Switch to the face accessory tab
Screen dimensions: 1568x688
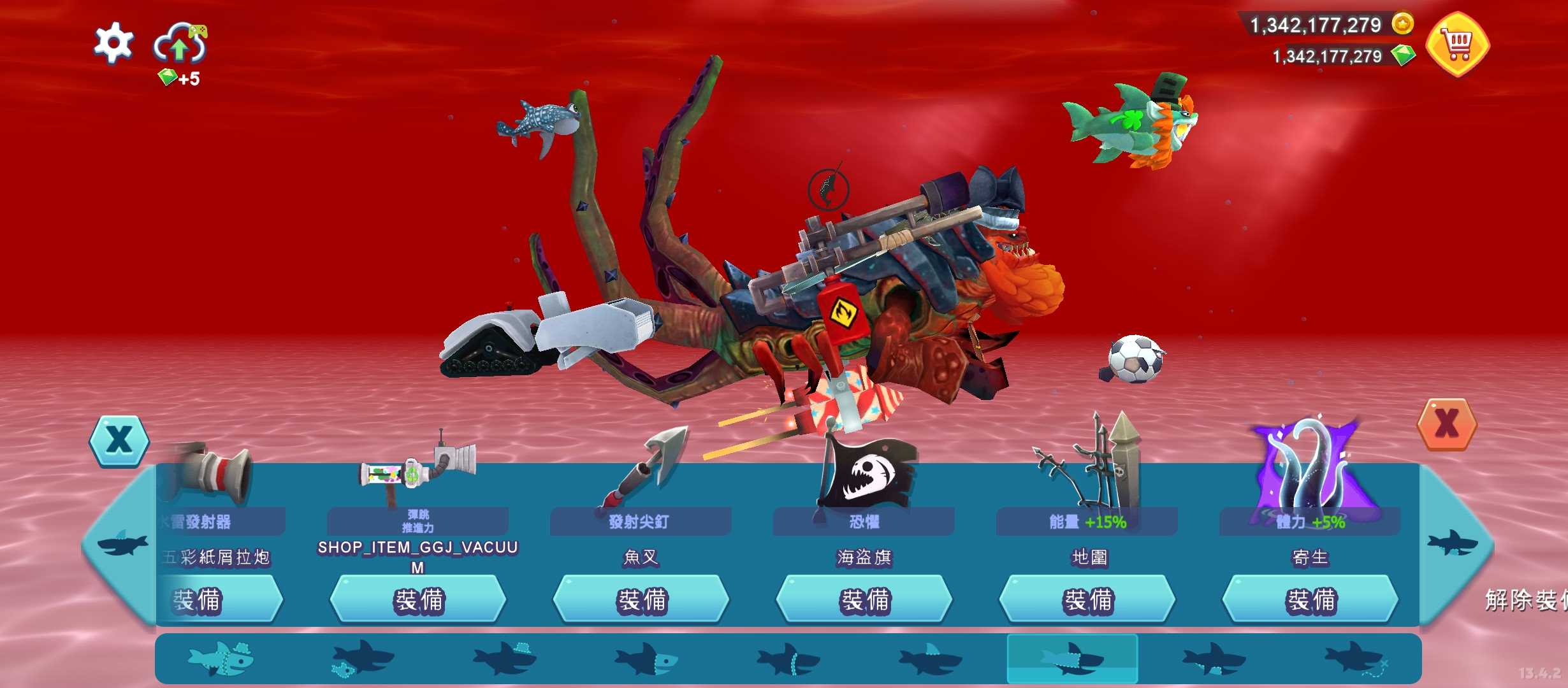pyautogui.click(x=646, y=659)
